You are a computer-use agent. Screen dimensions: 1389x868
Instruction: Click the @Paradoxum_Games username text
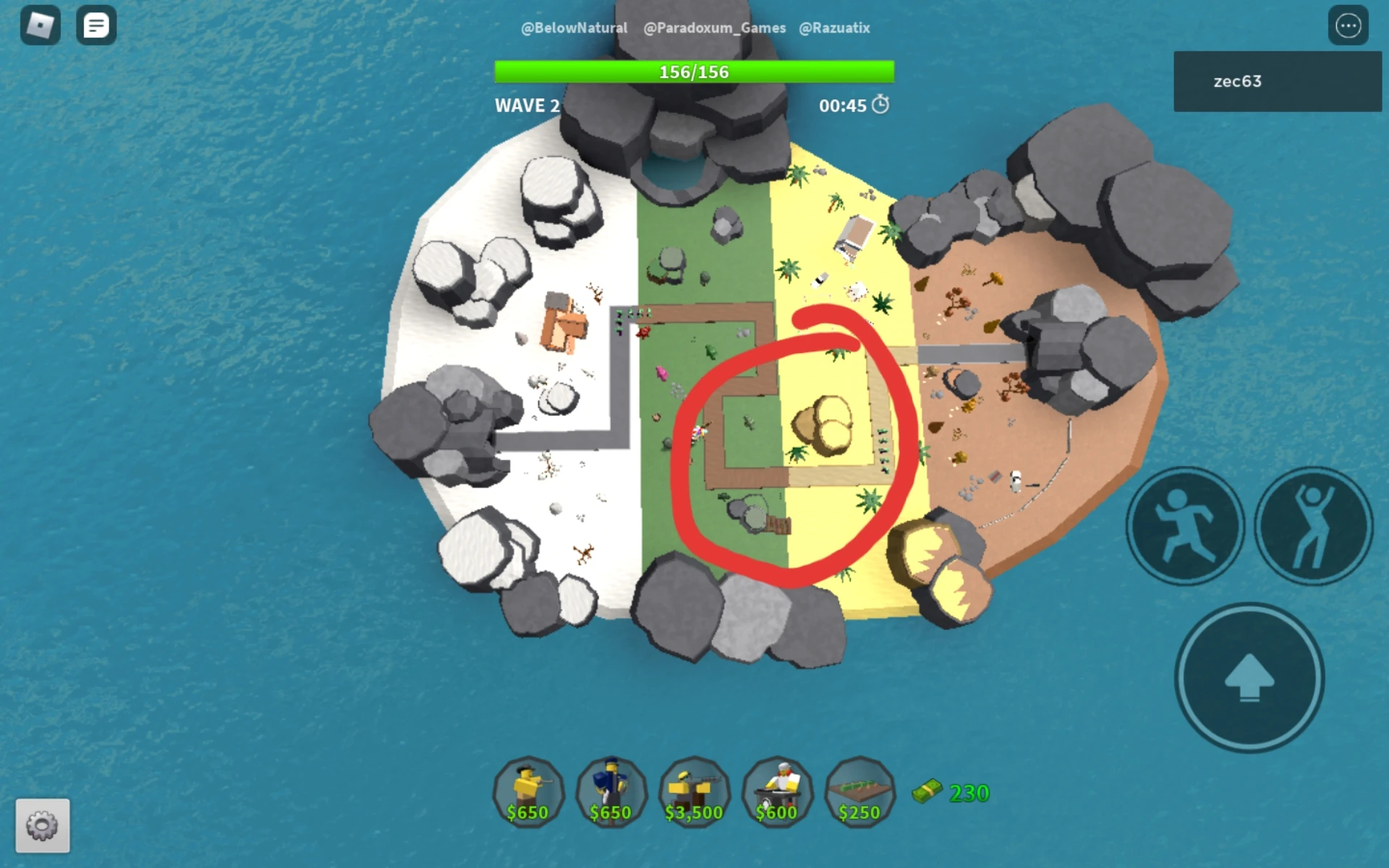point(715,27)
